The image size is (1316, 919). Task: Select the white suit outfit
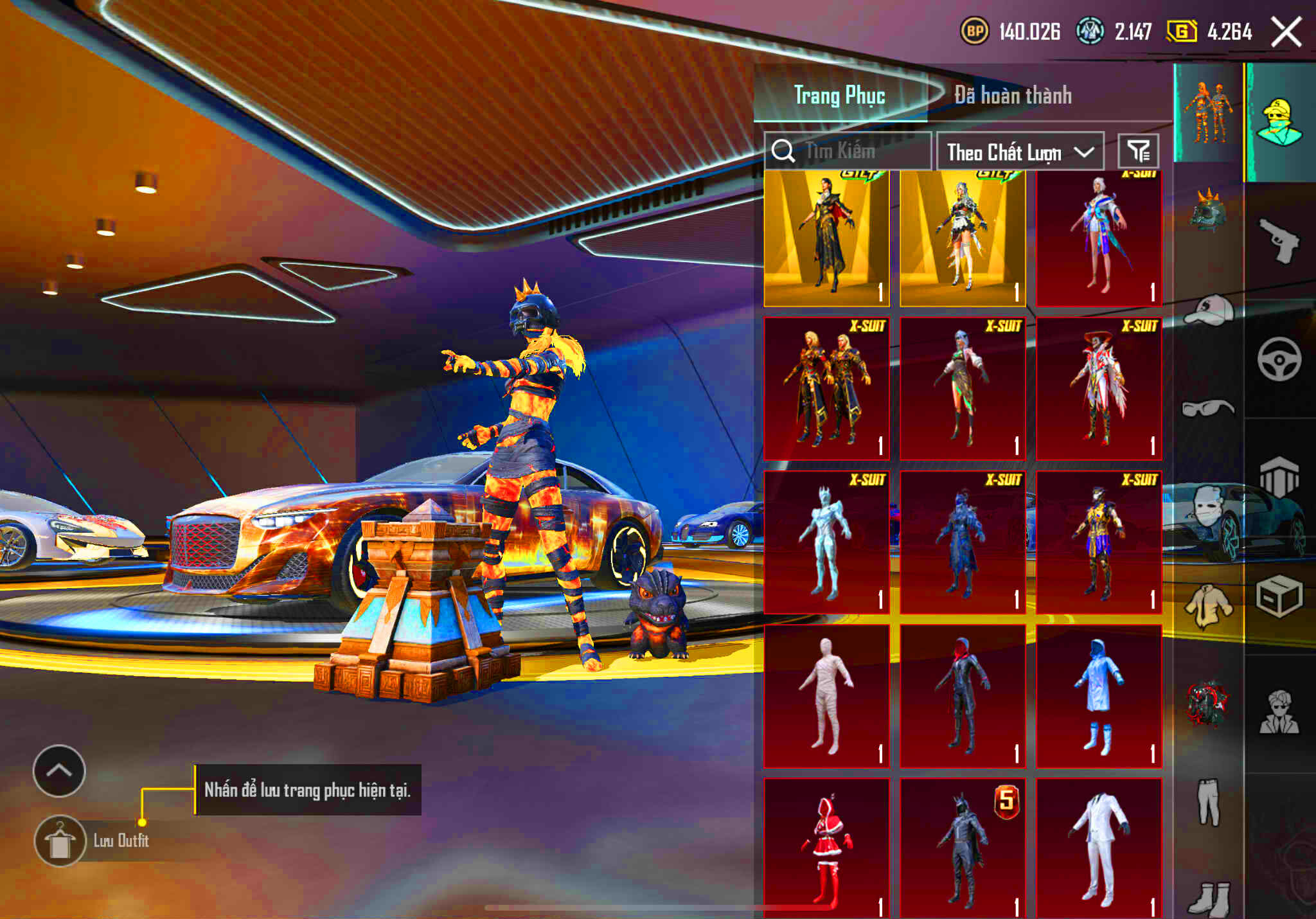pyautogui.click(x=1099, y=848)
